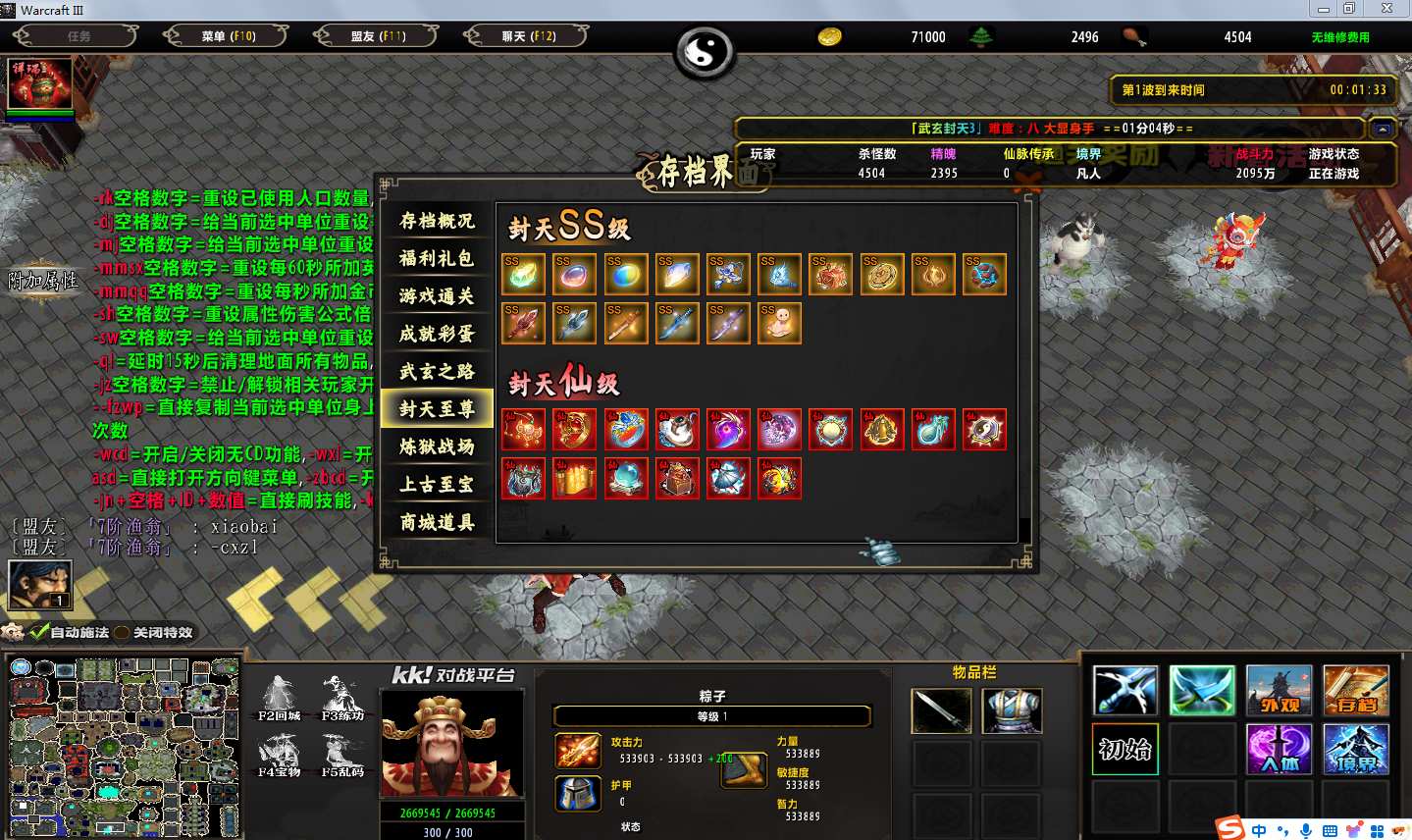Select the sword in the inventory slot
Image resolution: width=1412 pixels, height=840 pixels.
click(941, 710)
